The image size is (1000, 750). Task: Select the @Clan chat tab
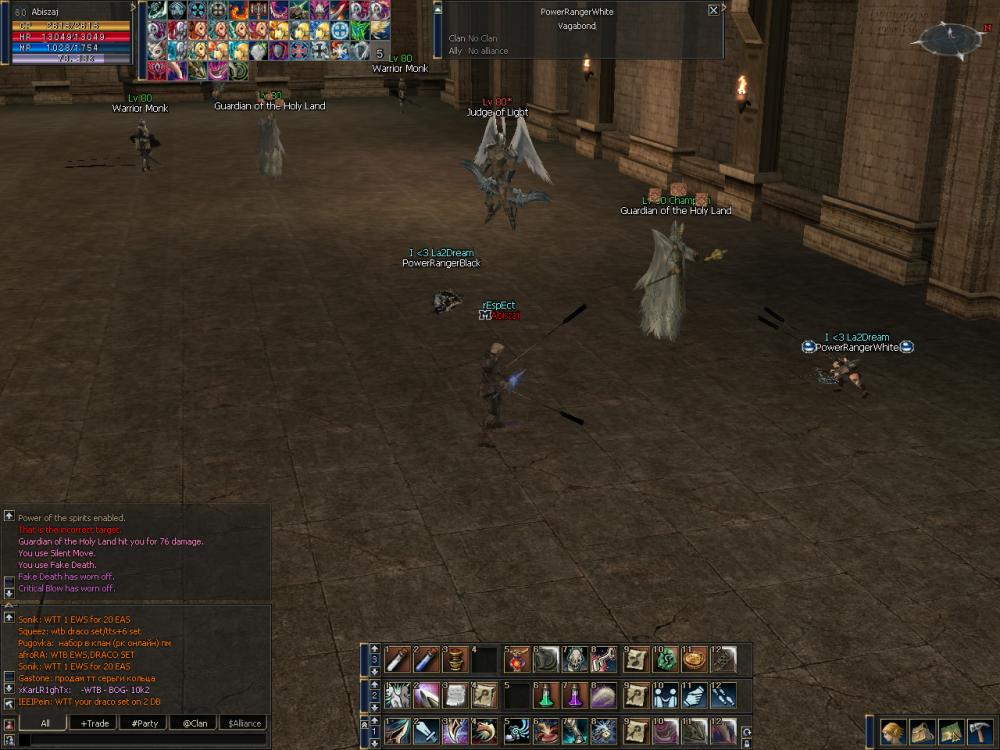click(x=194, y=723)
